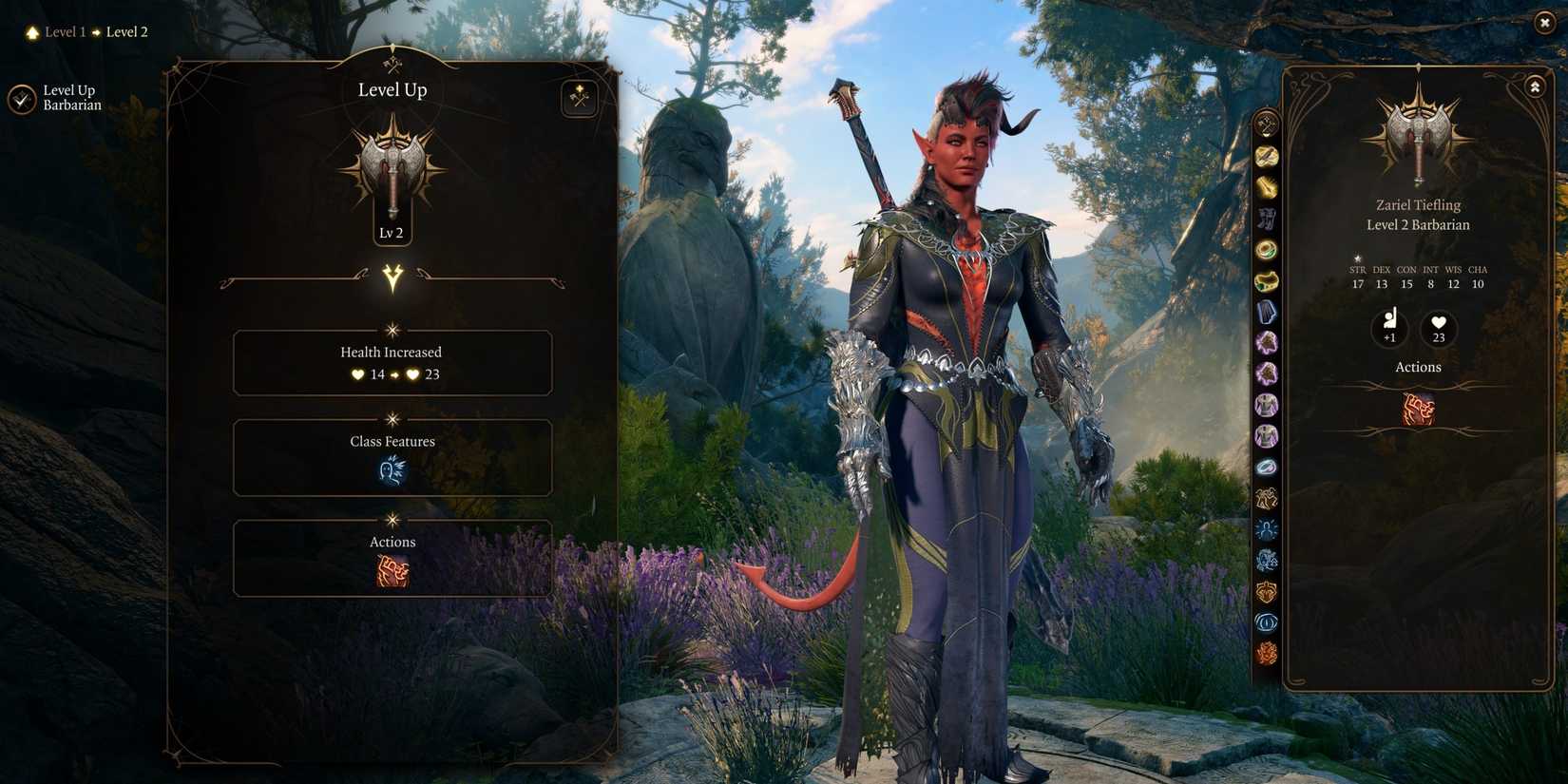
Task: Click the orange flame icon at sidebar bottom
Action: click(x=1267, y=654)
